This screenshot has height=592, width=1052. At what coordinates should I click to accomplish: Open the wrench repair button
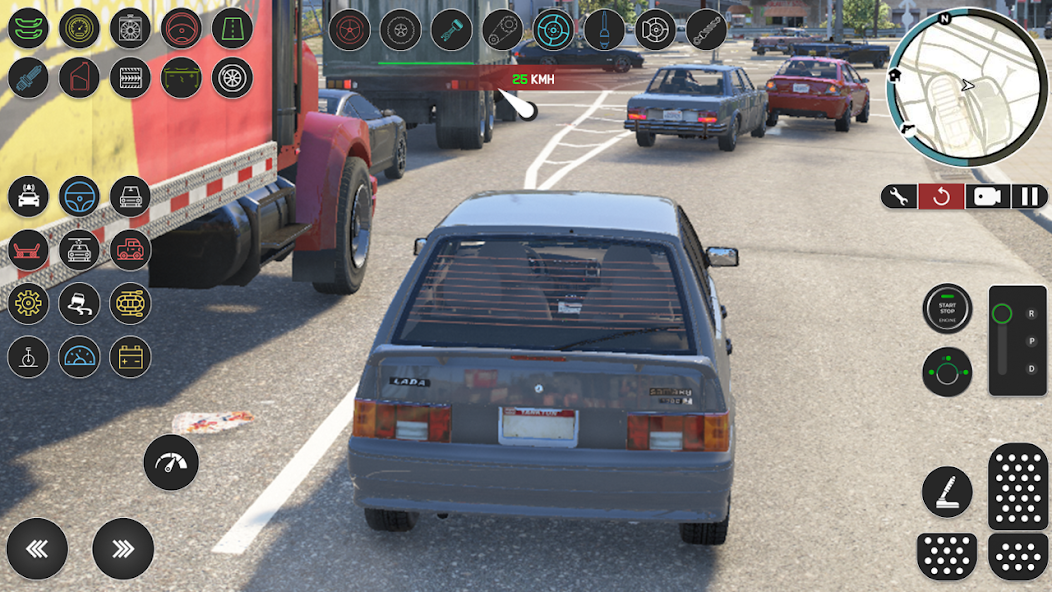point(898,196)
